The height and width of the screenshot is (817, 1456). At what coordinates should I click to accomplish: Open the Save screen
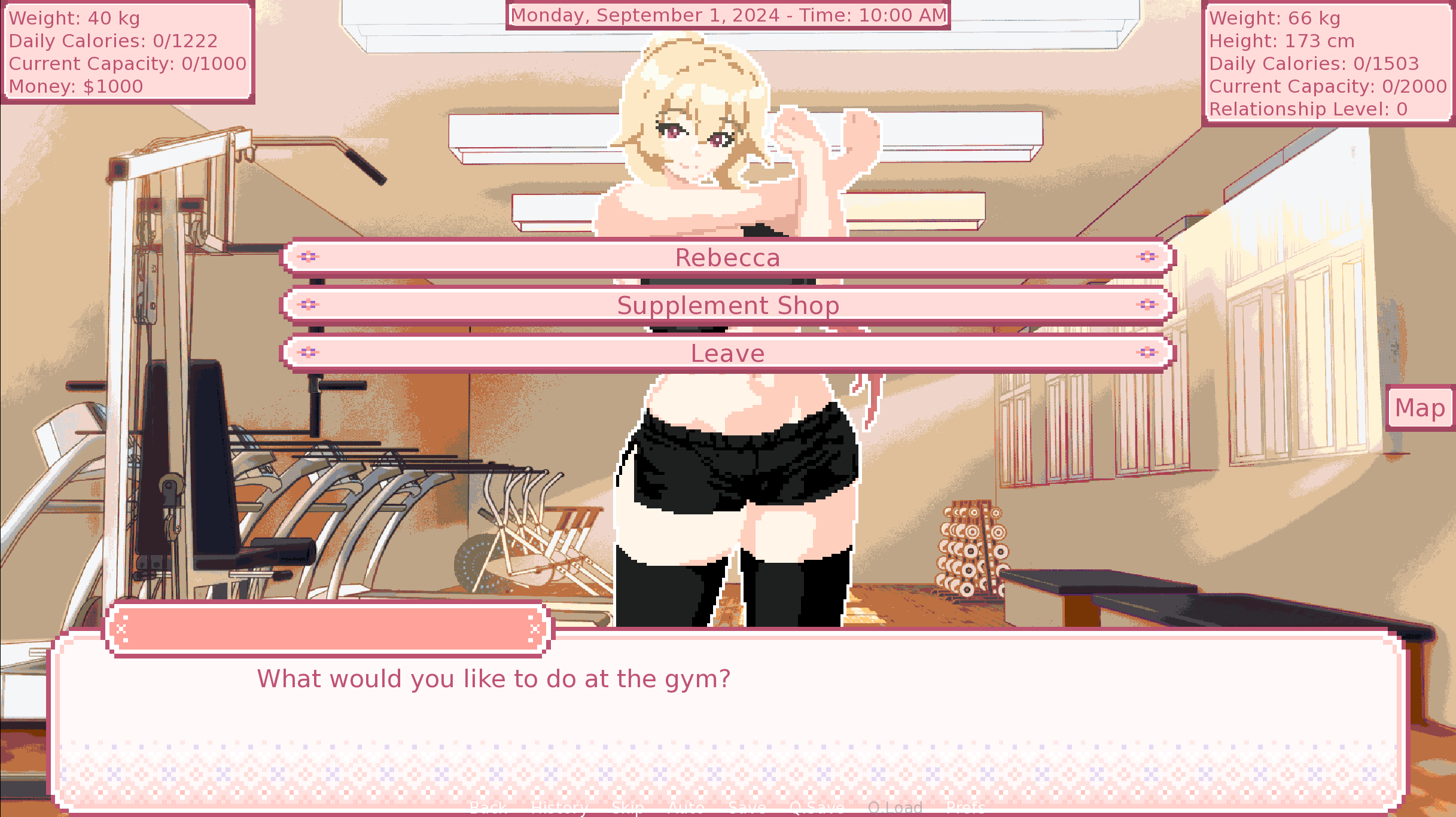(x=746, y=809)
